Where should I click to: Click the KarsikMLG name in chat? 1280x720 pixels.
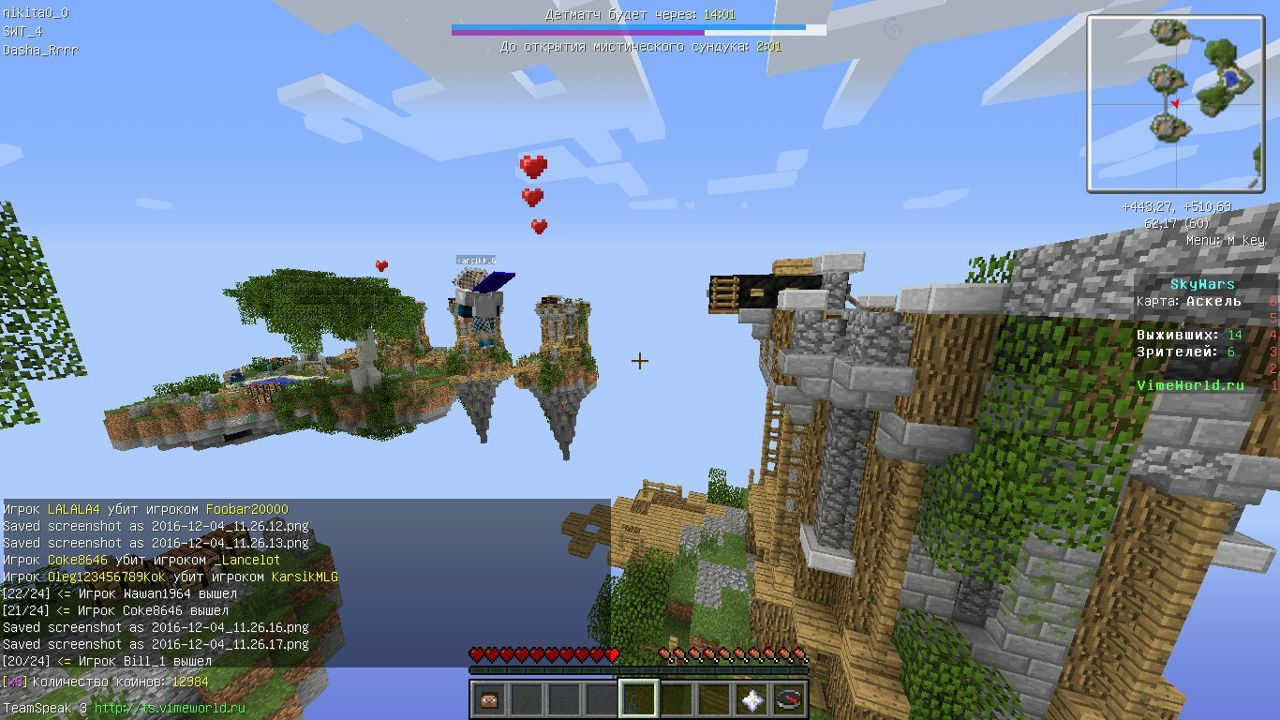pos(305,577)
